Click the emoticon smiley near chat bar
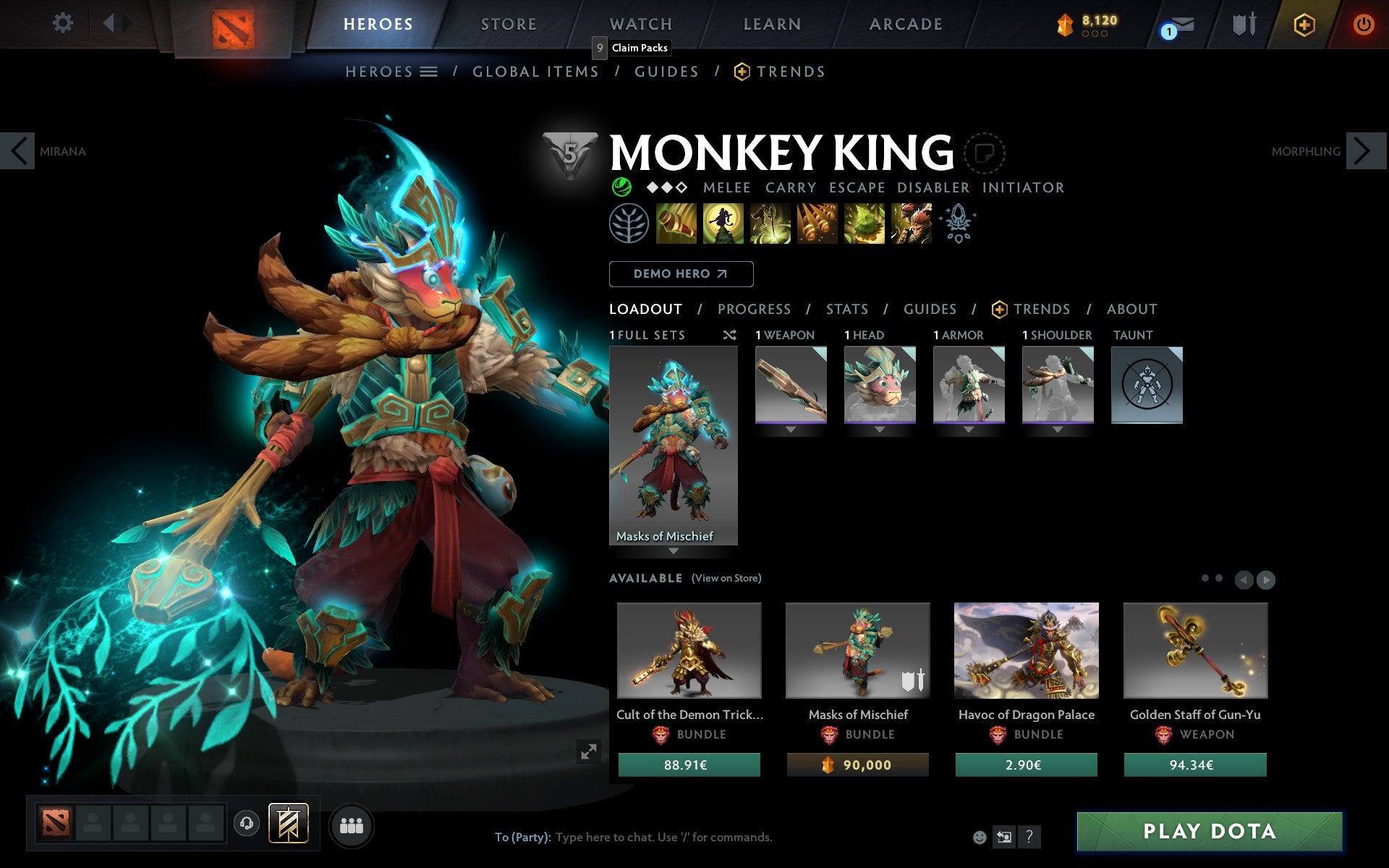 979,838
